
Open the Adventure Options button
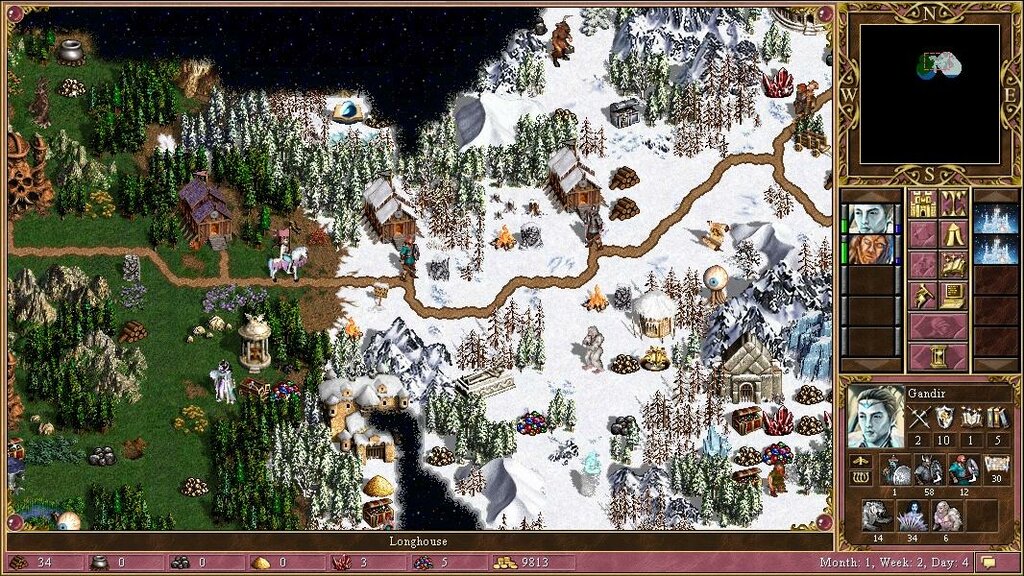[x=922, y=295]
